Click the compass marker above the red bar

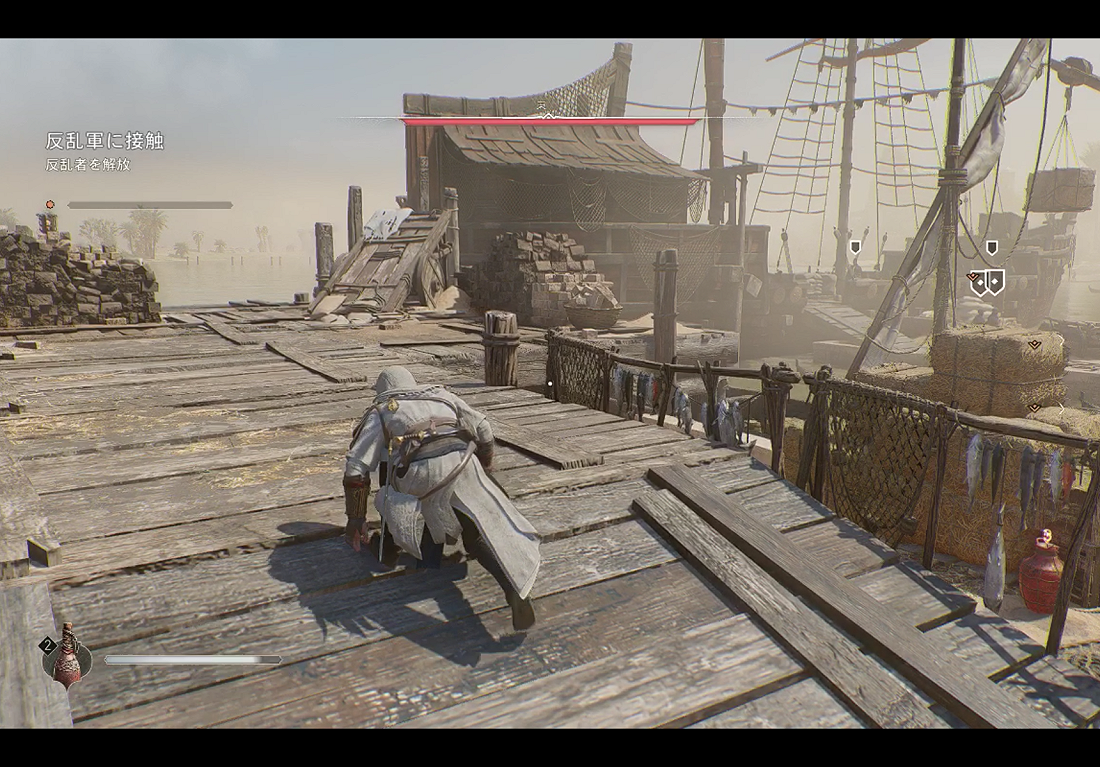click(547, 113)
